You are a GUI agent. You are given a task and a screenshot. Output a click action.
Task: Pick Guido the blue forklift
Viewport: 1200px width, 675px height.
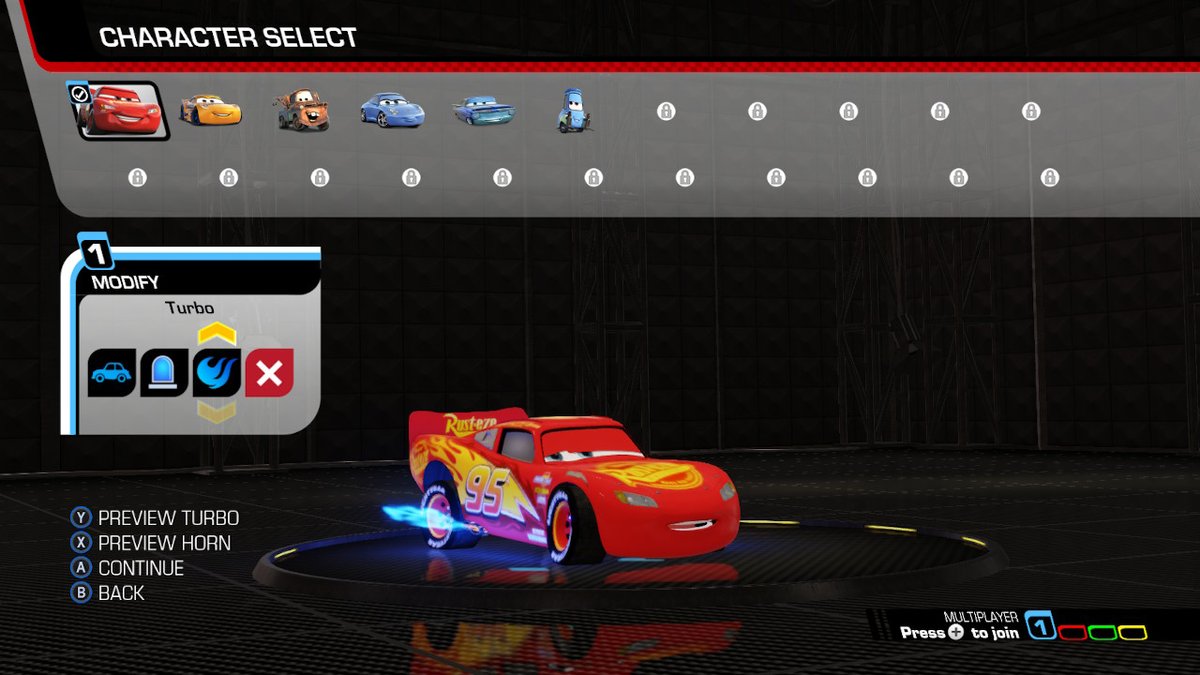tap(572, 112)
